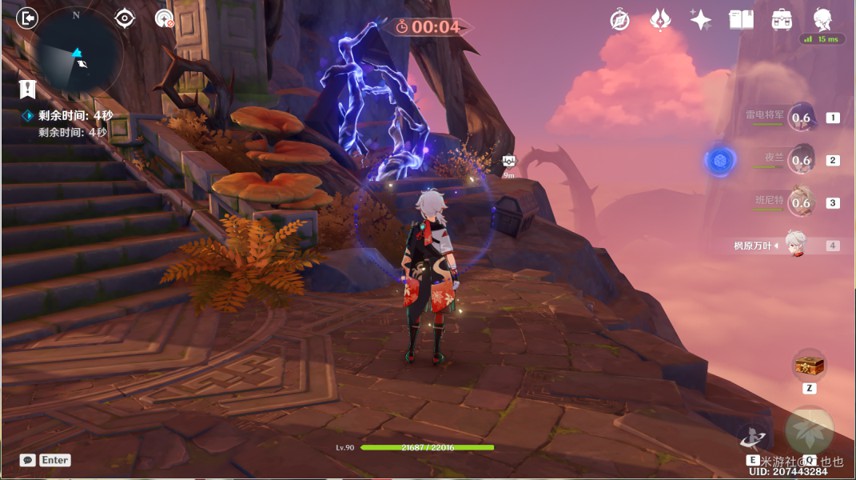Click the exit domain door icon
The image size is (856, 480).
click(27, 18)
